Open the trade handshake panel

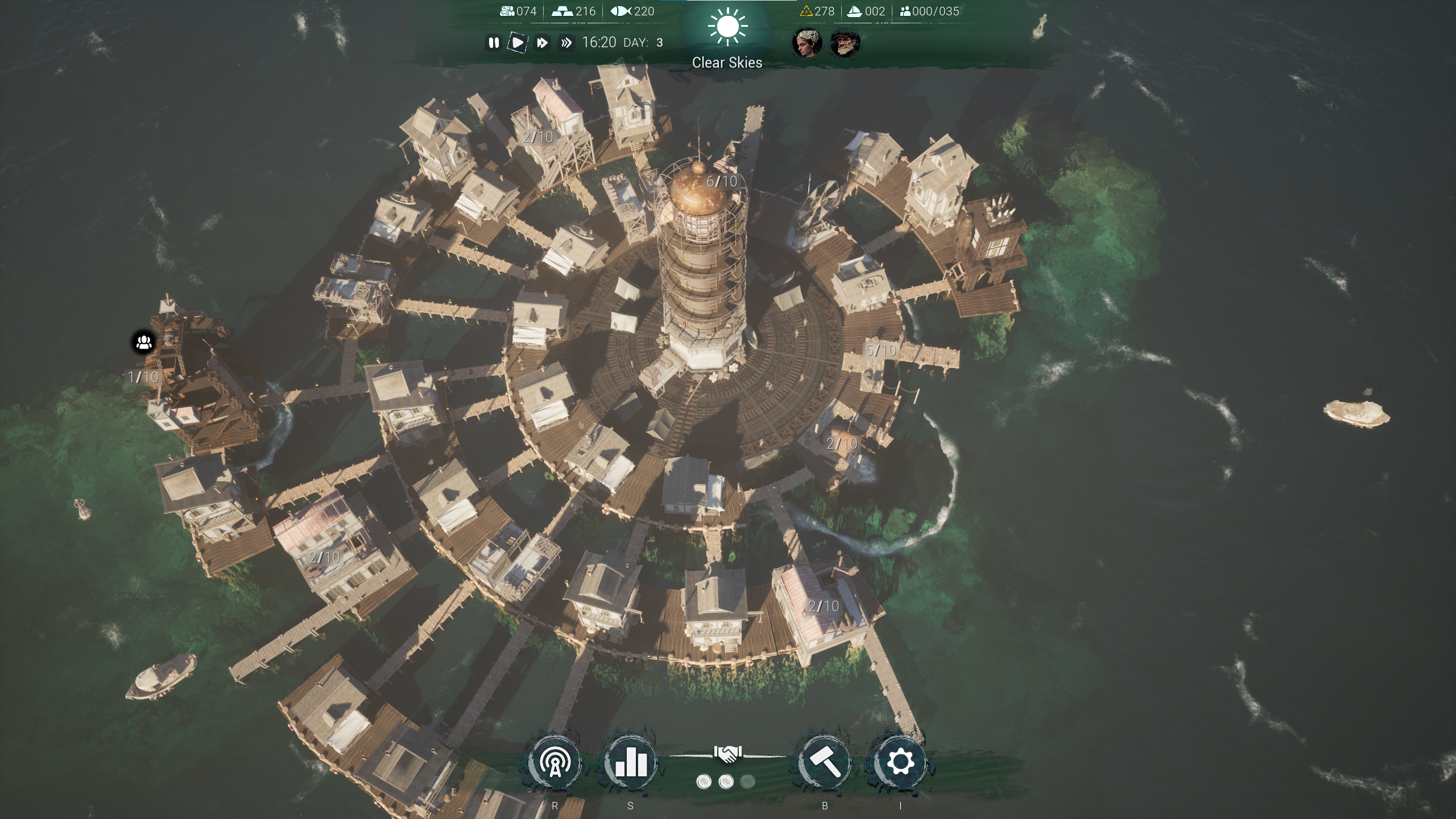[x=729, y=752]
